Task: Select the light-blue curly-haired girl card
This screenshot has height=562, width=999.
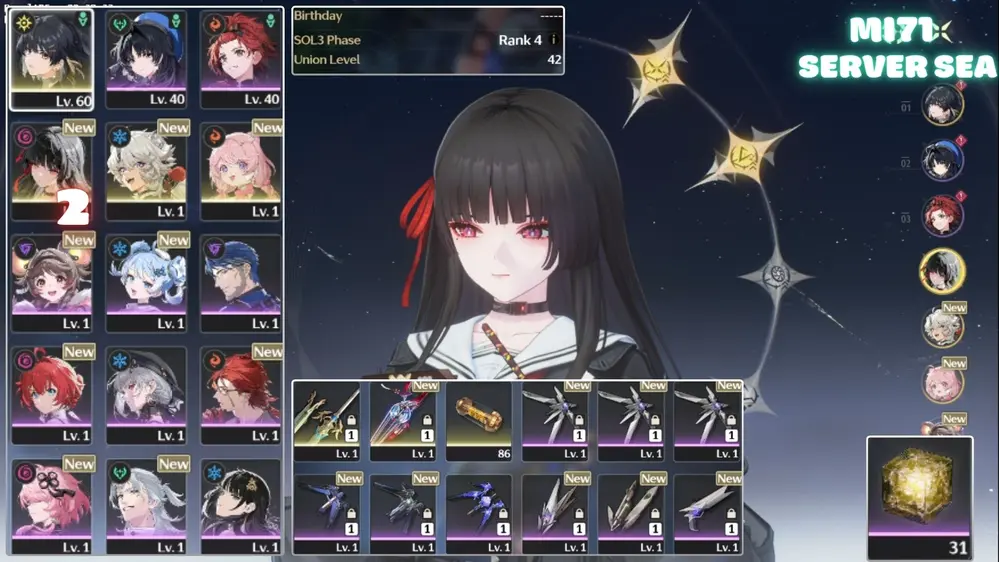Action: (x=147, y=282)
